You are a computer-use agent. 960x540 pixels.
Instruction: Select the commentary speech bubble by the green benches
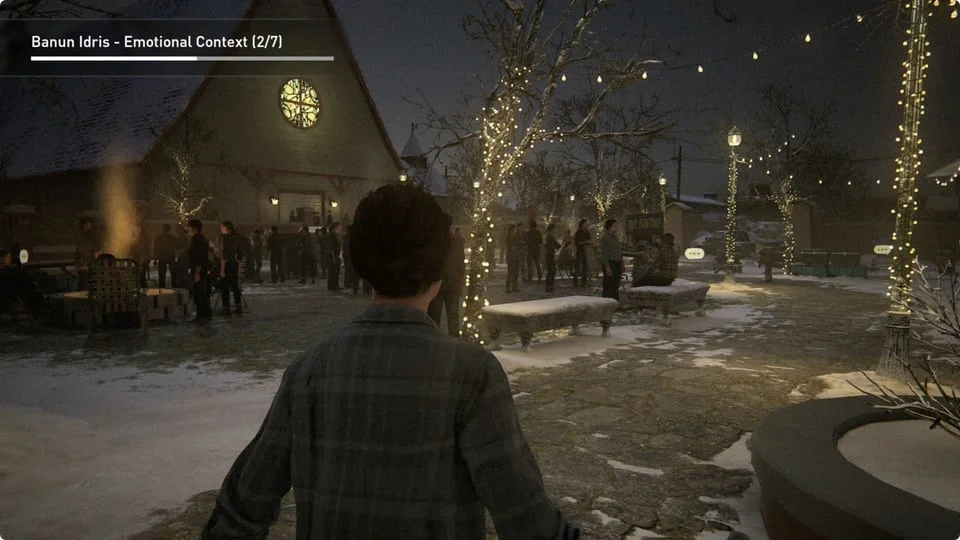point(882,249)
